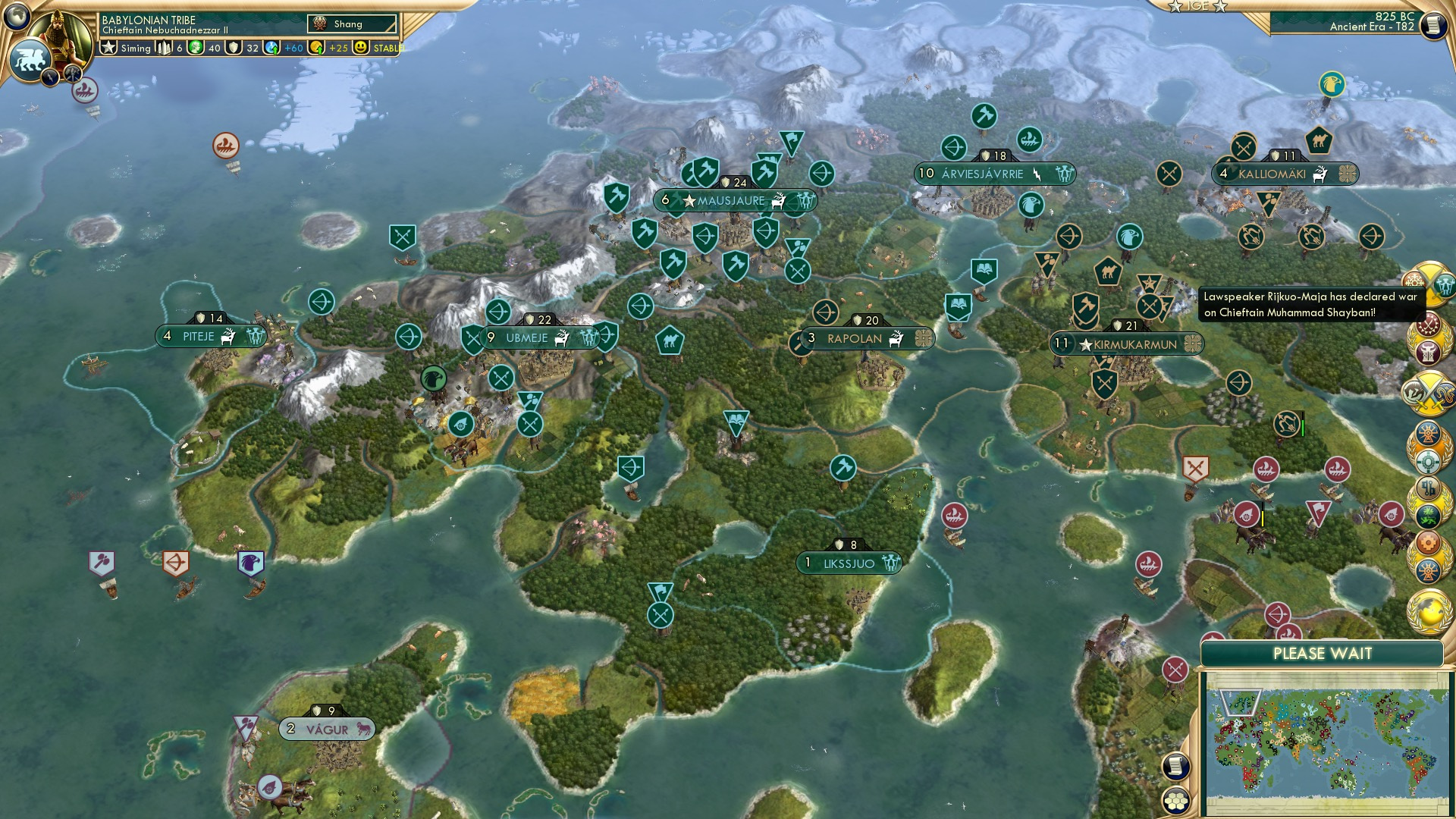Click the Please Wait turn button
The width and height of the screenshot is (1456, 819).
click(x=1322, y=654)
